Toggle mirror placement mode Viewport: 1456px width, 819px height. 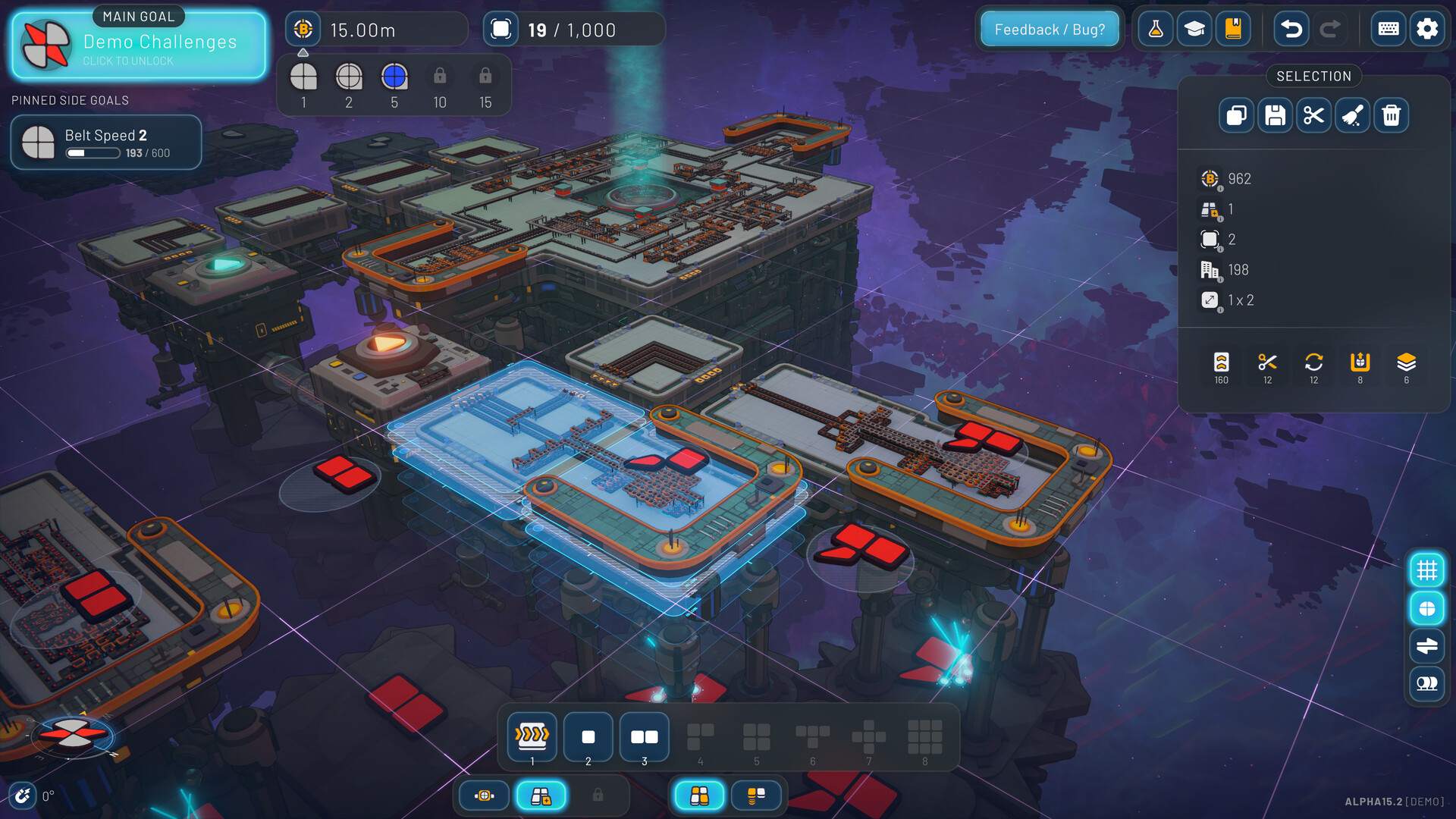pyautogui.click(x=1427, y=645)
